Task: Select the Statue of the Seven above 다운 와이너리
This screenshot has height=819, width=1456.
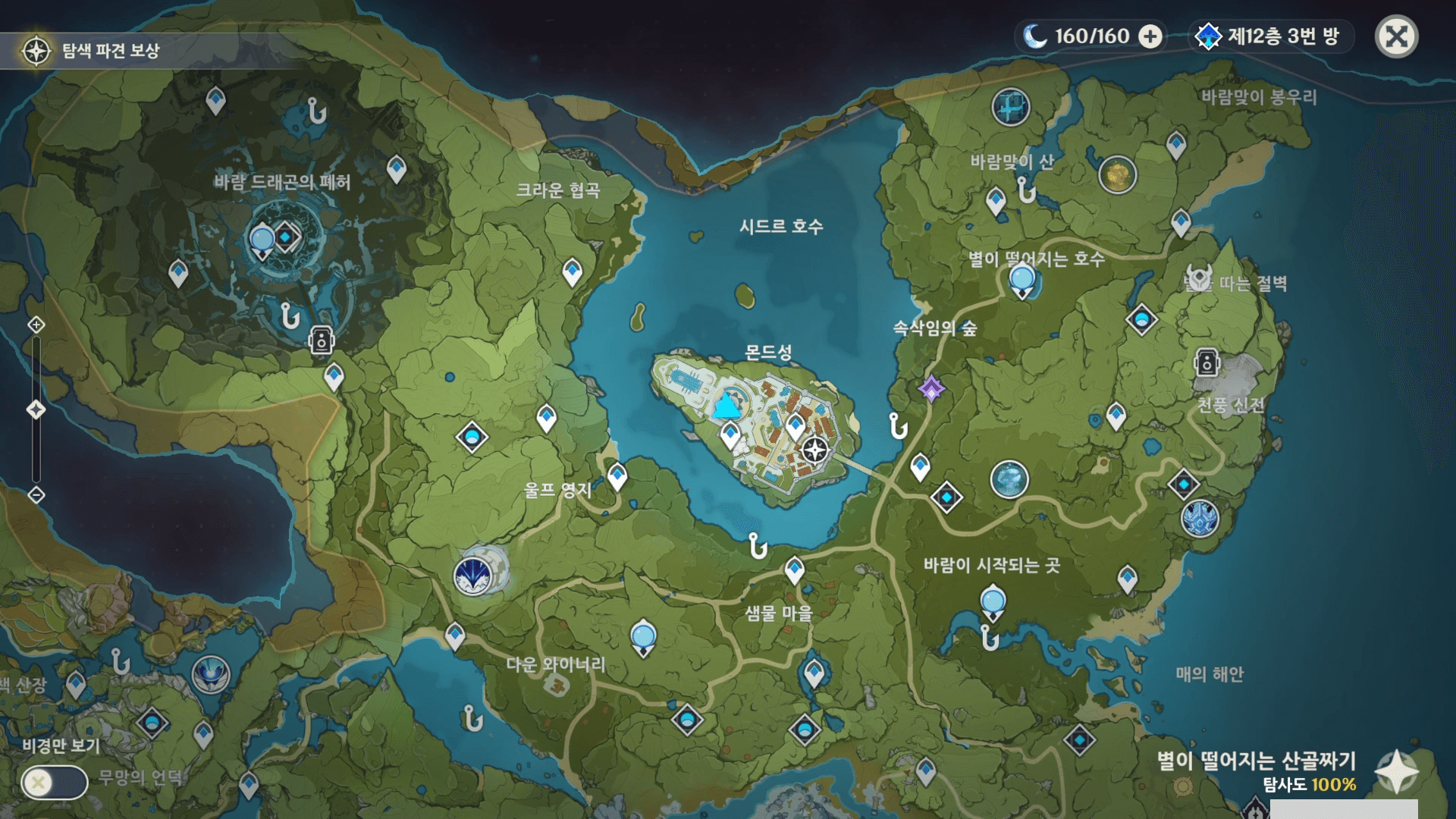Action: (643, 635)
